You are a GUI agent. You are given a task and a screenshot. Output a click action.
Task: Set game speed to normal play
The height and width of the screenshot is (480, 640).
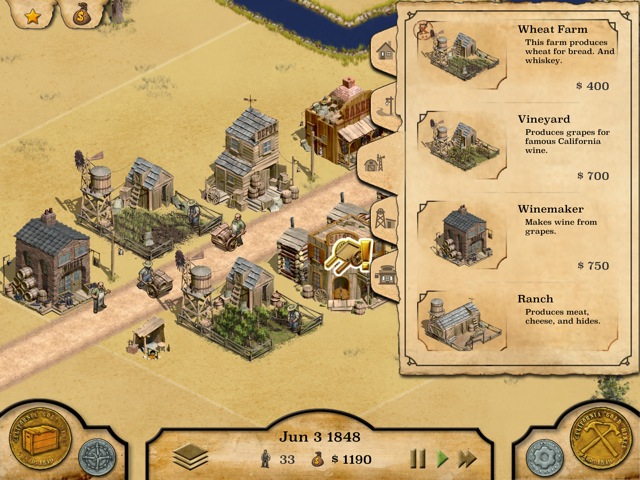click(442, 459)
